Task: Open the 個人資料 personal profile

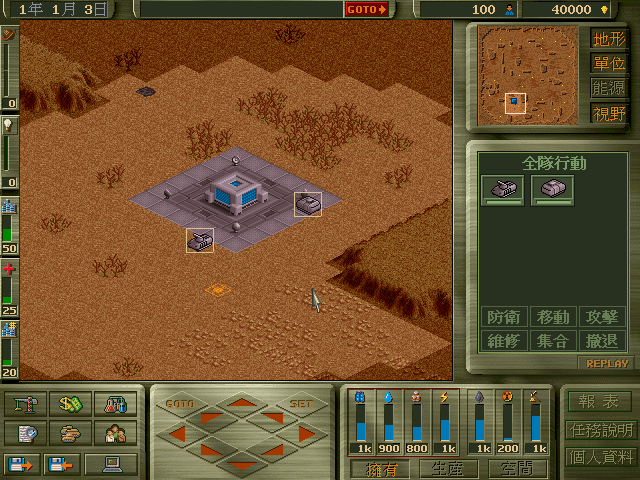Action: 599,457
